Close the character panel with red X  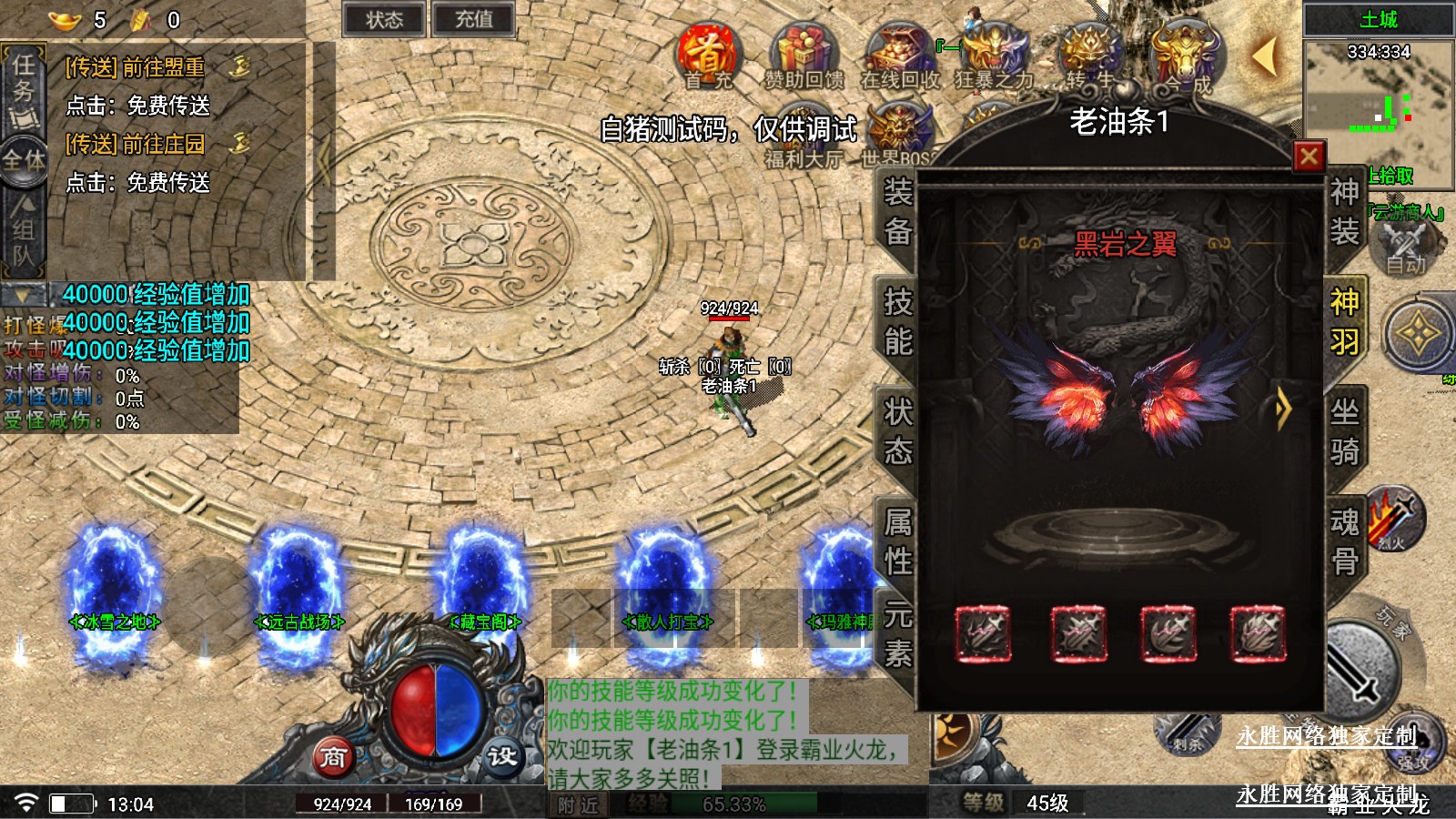[x=1309, y=157]
